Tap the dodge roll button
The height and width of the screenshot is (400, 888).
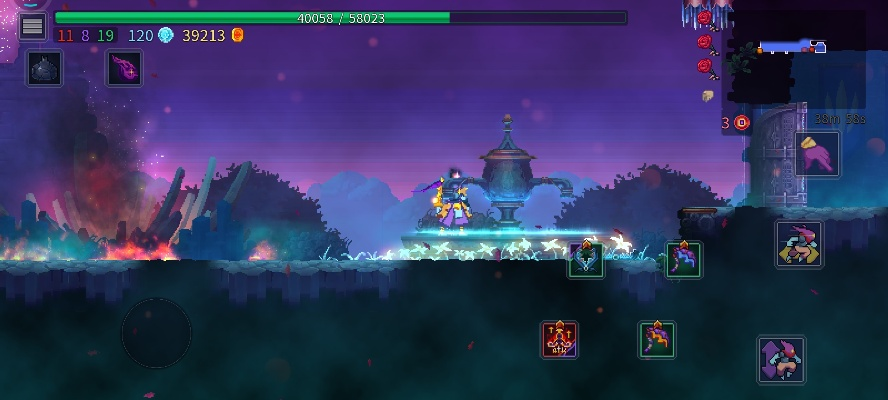point(799,244)
